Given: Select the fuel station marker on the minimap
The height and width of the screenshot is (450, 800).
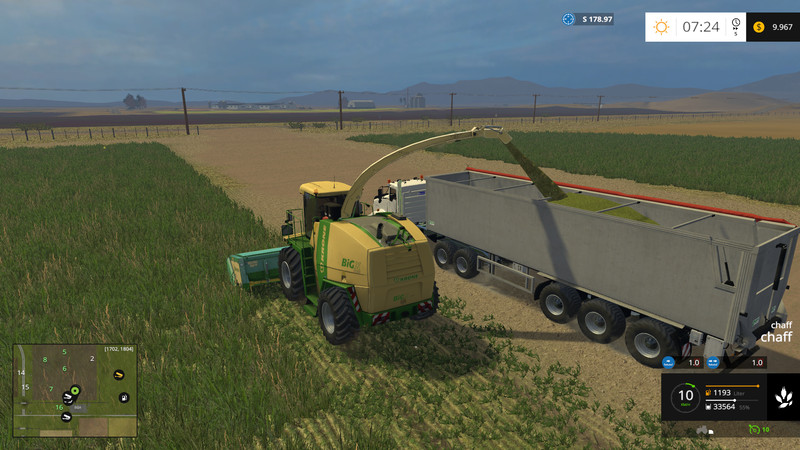Looking at the screenshot, I should (x=123, y=398).
